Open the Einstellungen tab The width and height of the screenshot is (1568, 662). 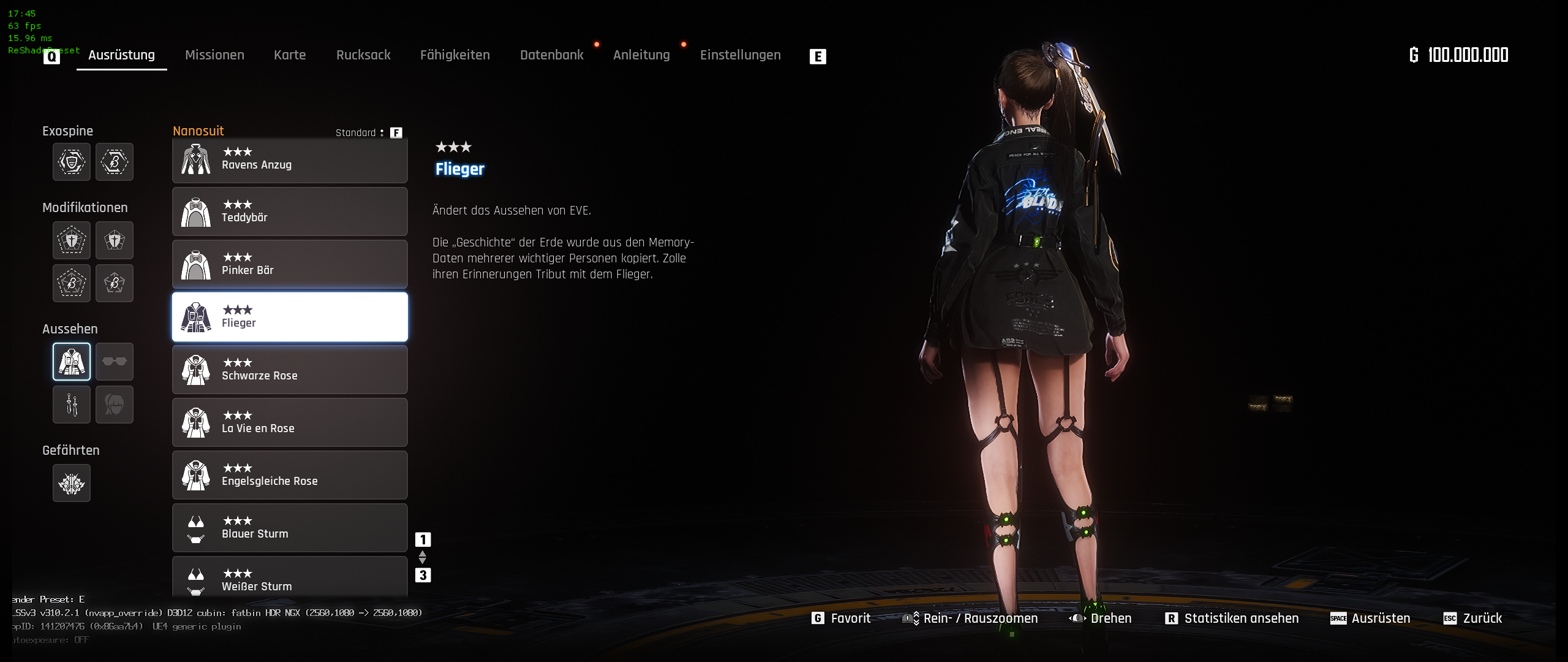coord(740,55)
